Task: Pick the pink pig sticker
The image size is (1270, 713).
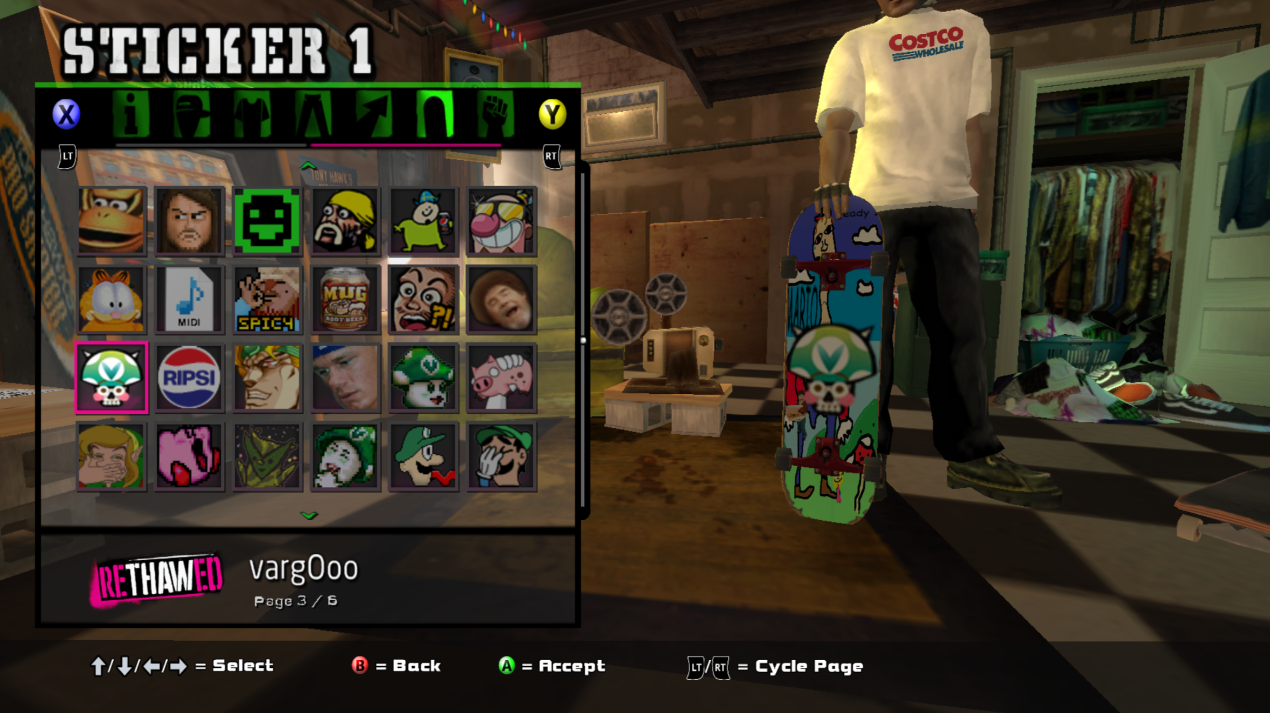Action: click(502, 377)
